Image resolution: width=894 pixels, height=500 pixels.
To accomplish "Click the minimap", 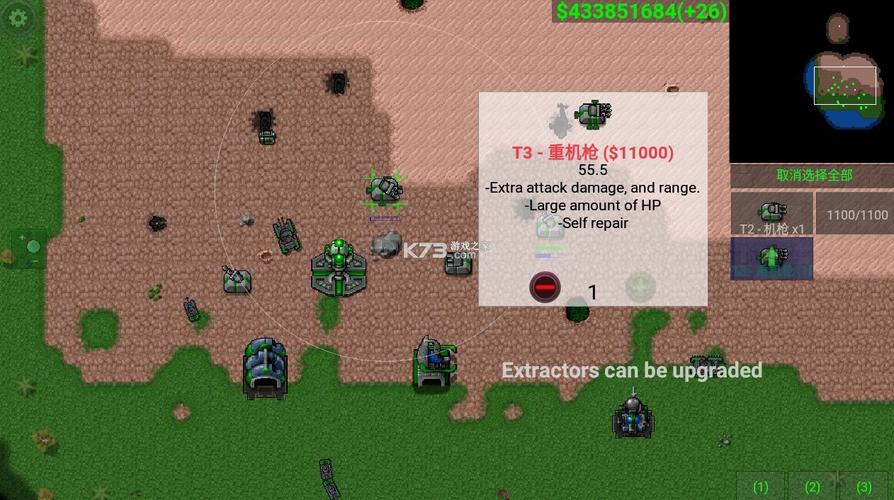I will 811,80.
